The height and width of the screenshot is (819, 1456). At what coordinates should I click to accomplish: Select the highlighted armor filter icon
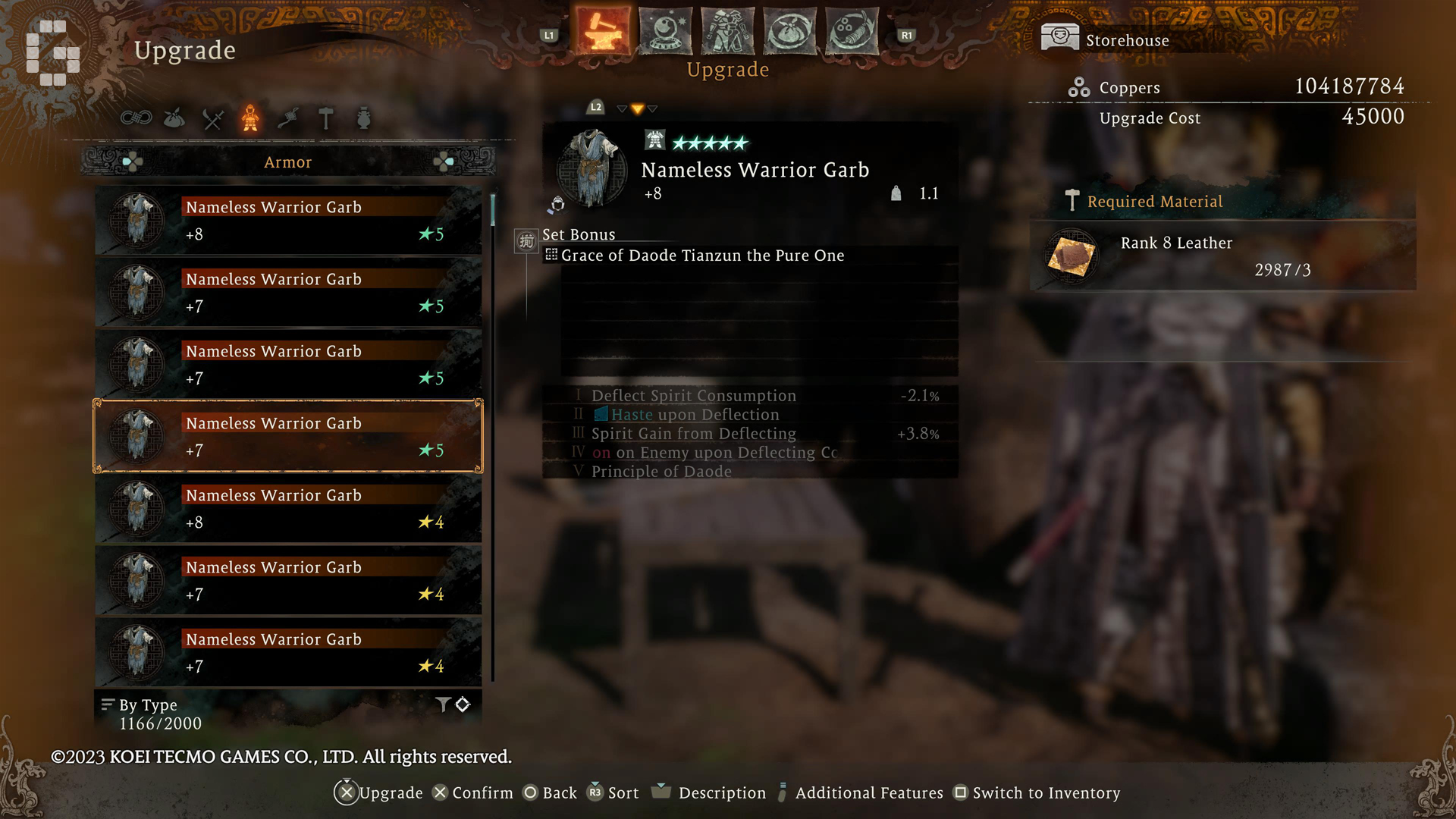click(250, 119)
